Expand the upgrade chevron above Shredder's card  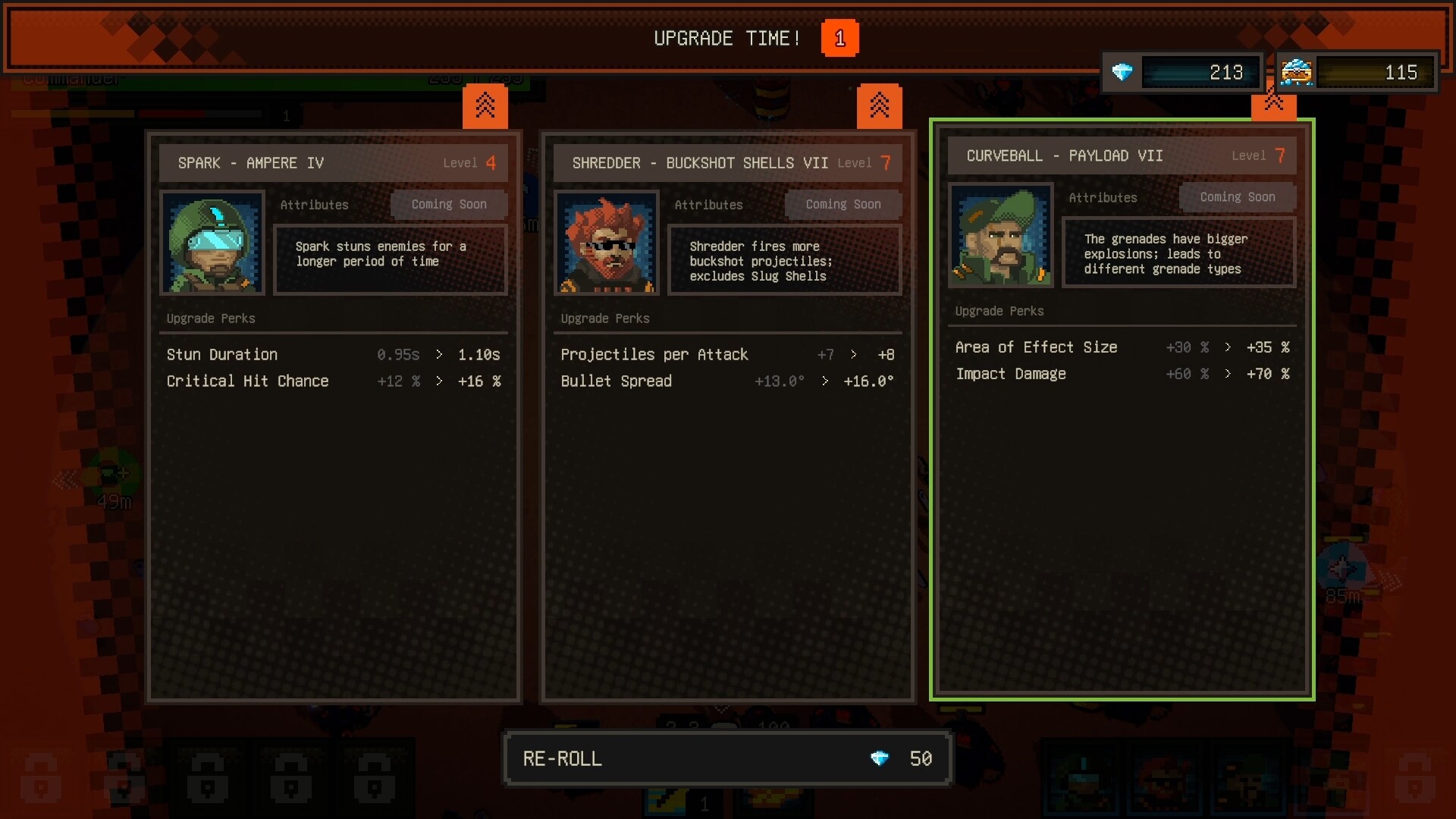pos(880,105)
